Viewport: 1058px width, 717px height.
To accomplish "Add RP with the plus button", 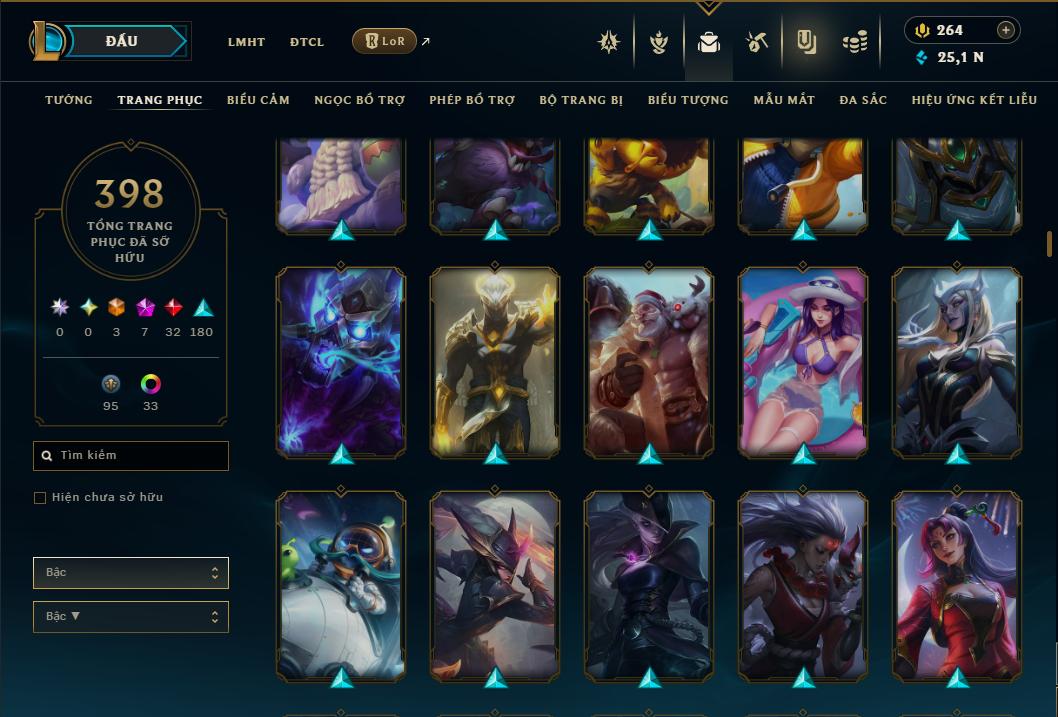I will [1005, 30].
